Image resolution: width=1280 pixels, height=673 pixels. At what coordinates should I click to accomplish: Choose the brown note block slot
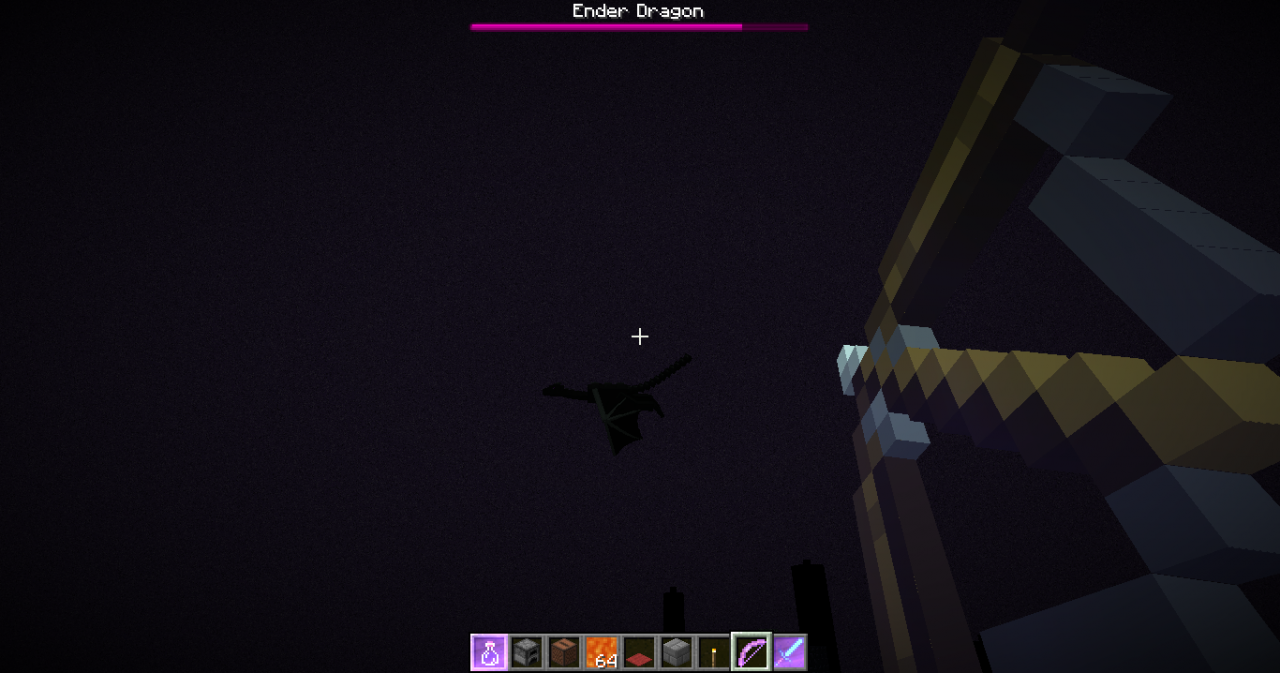coord(564,653)
